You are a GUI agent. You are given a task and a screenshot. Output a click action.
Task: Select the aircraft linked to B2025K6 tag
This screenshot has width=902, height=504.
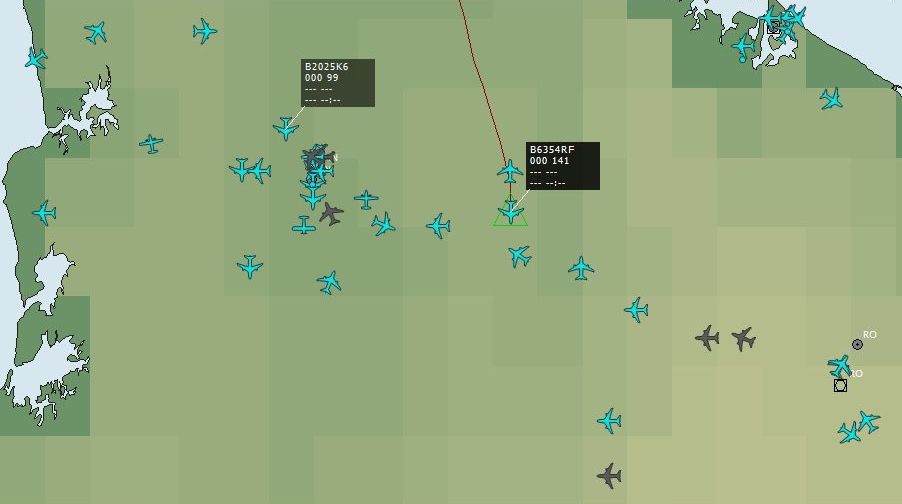click(286, 128)
